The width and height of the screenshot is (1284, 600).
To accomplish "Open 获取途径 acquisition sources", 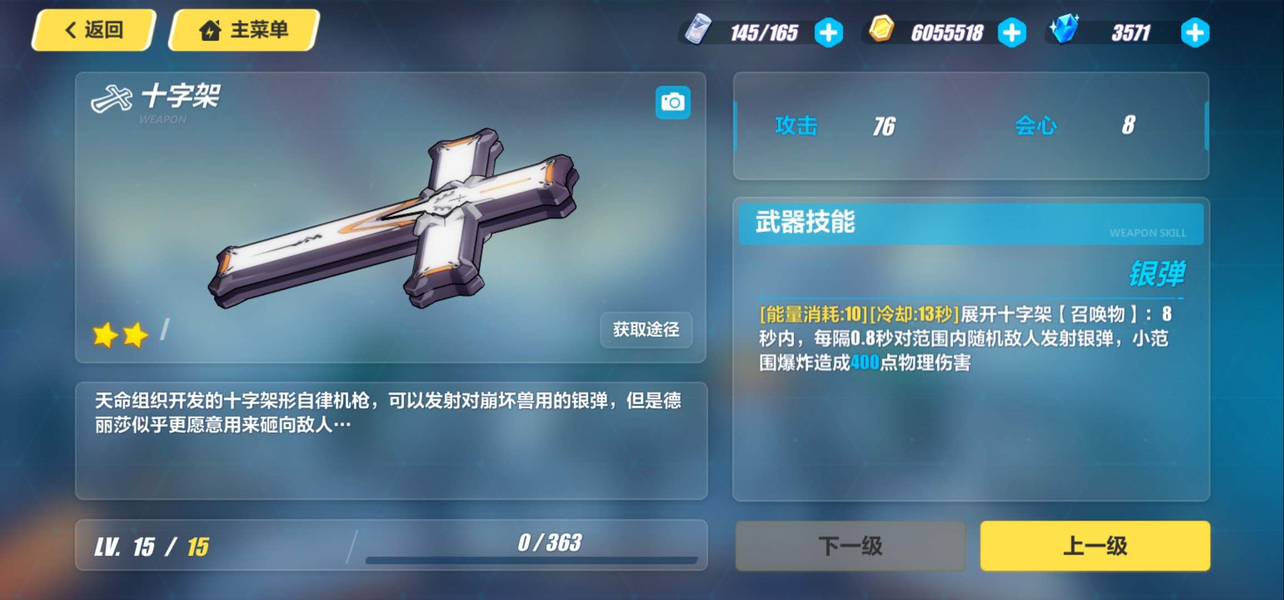I will point(646,329).
